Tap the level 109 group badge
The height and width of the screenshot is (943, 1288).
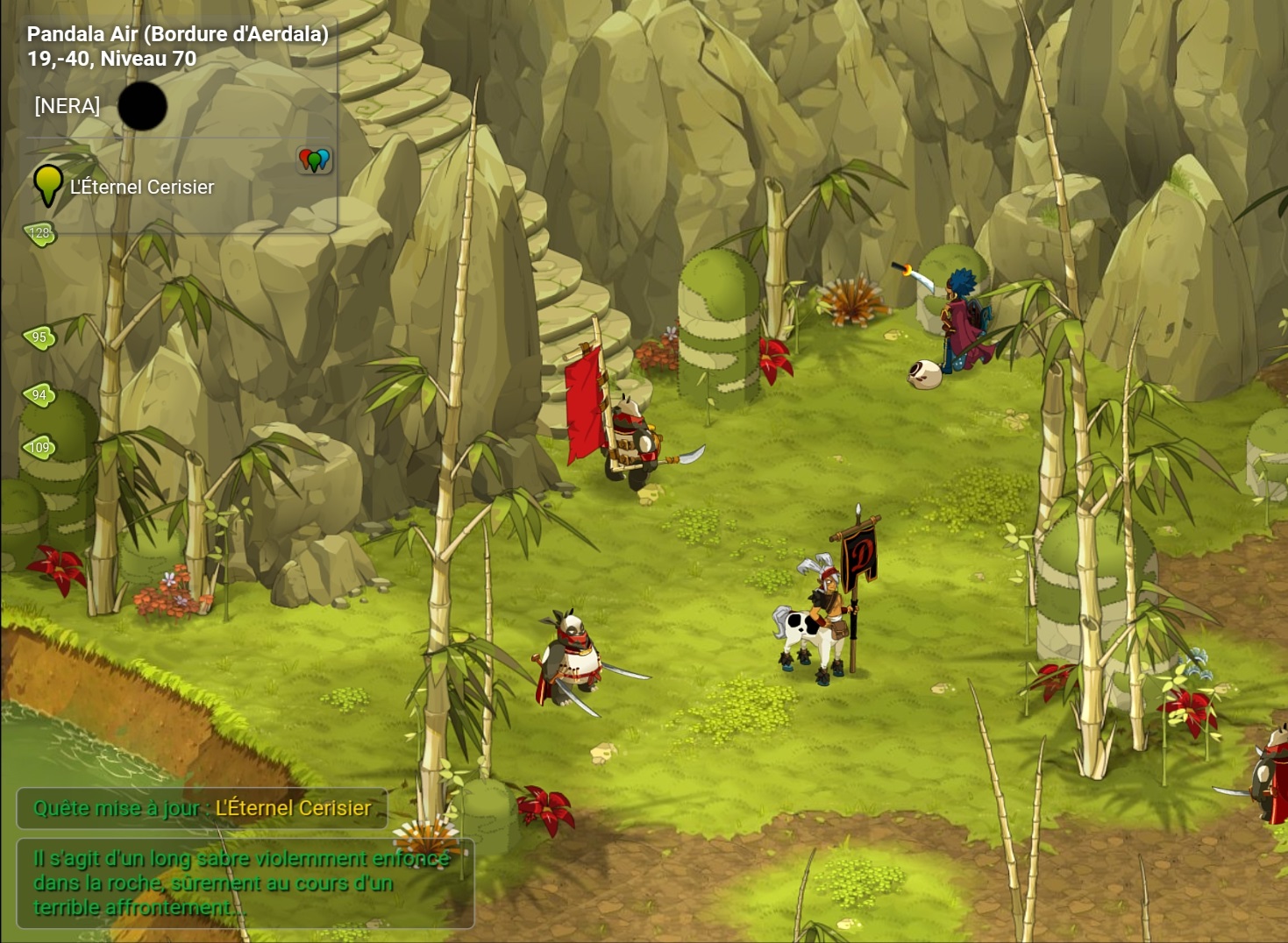tap(39, 448)
